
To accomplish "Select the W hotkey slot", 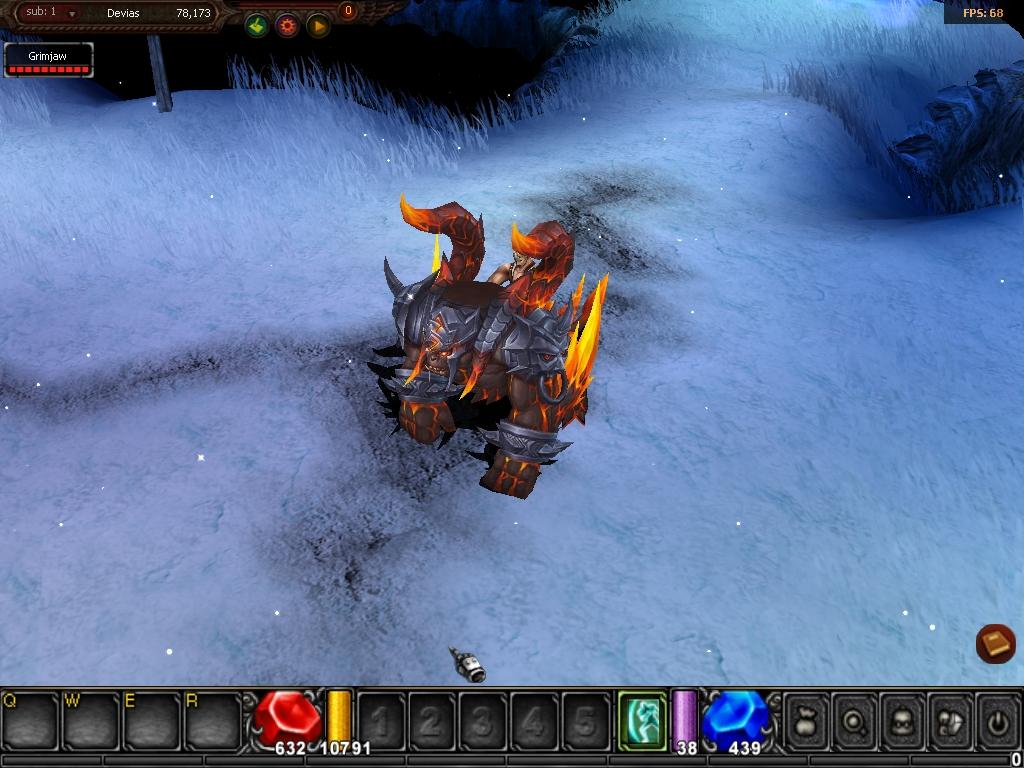I will point(91,719).
